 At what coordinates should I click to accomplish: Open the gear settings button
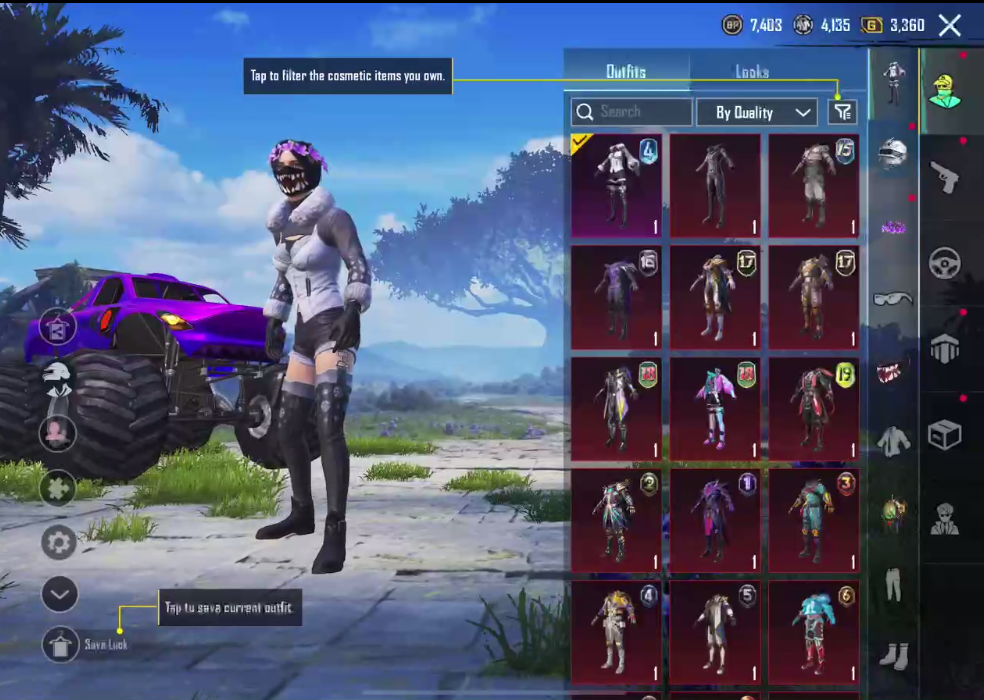coord(59,543)
